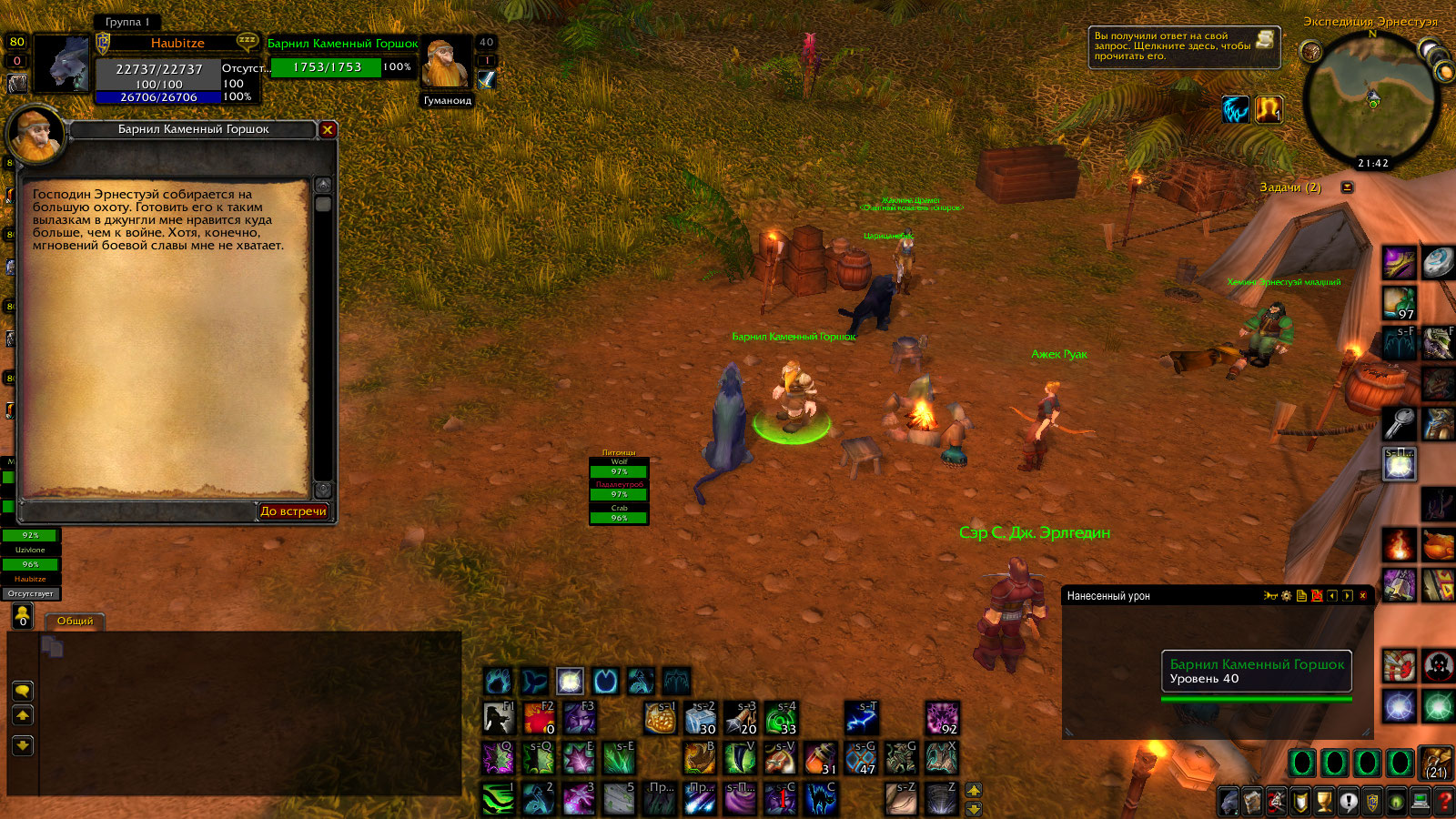Open the ticket response notification

pos(1184,46)
